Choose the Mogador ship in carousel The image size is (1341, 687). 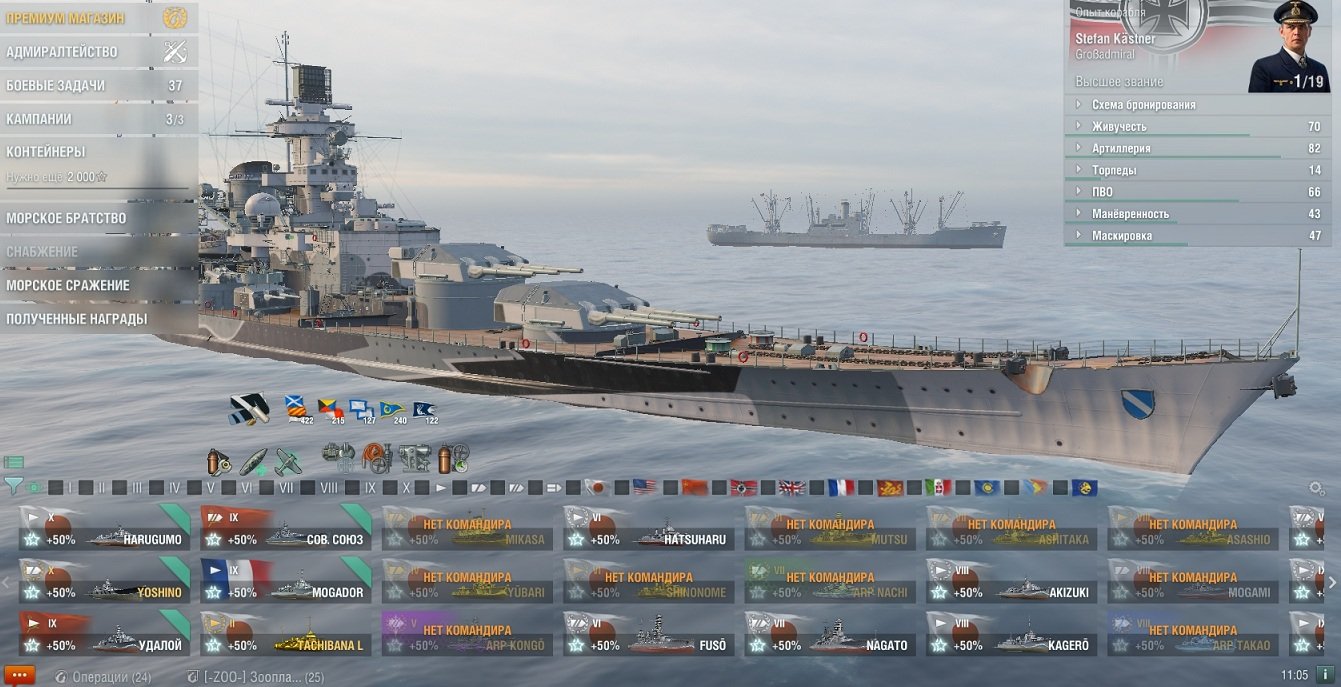pyautogui.click(x=285, y=581)
